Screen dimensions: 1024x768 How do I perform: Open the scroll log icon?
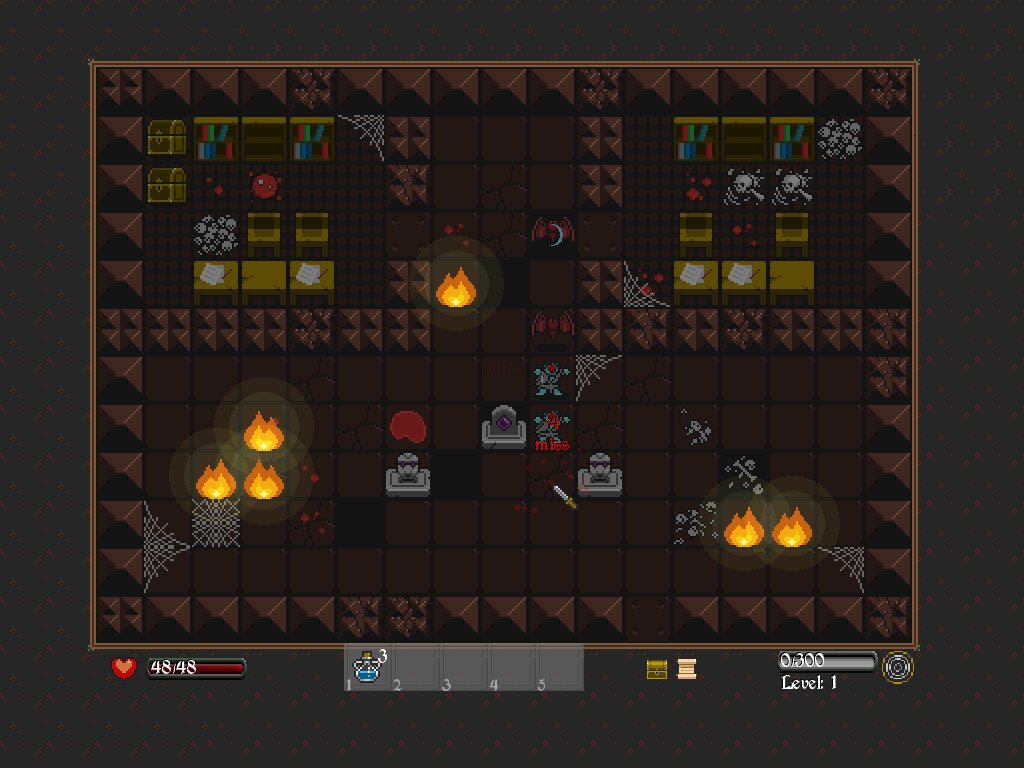click(686, 669)
